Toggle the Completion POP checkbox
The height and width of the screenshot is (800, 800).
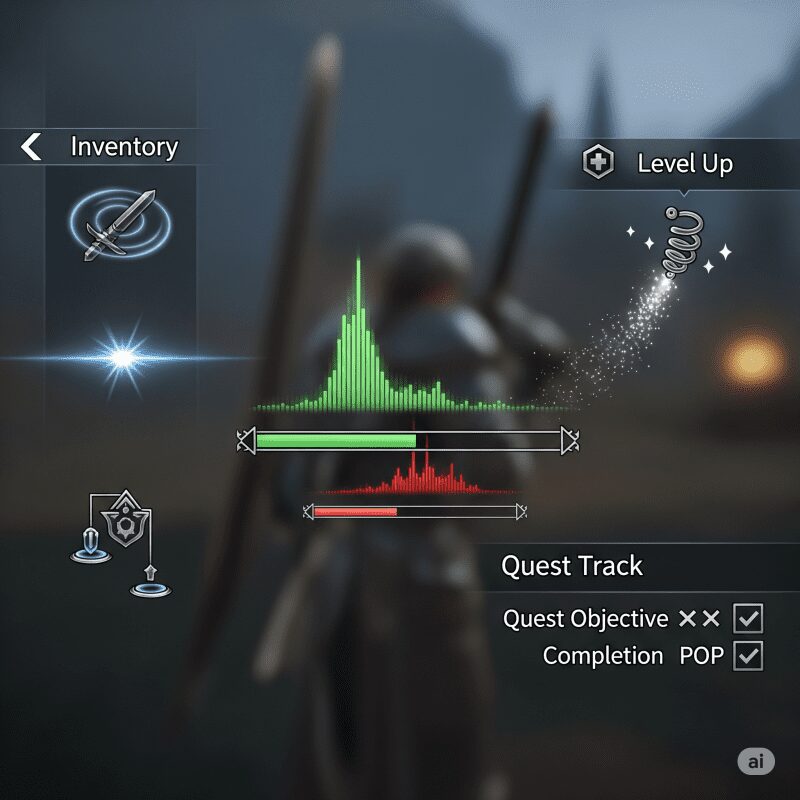(x=748, y=656)
